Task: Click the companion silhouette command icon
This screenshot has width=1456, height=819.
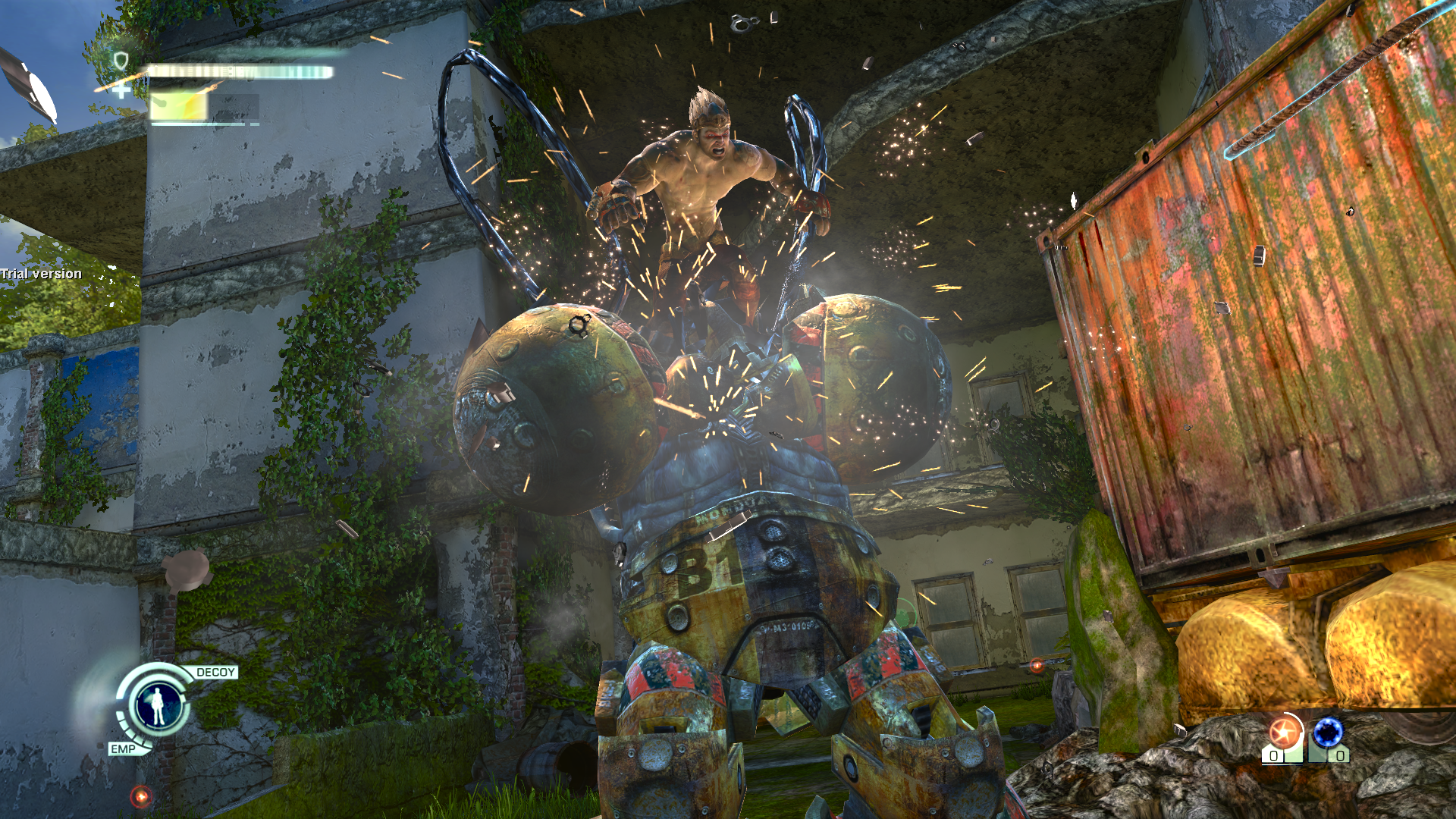Action: [158, 706]
